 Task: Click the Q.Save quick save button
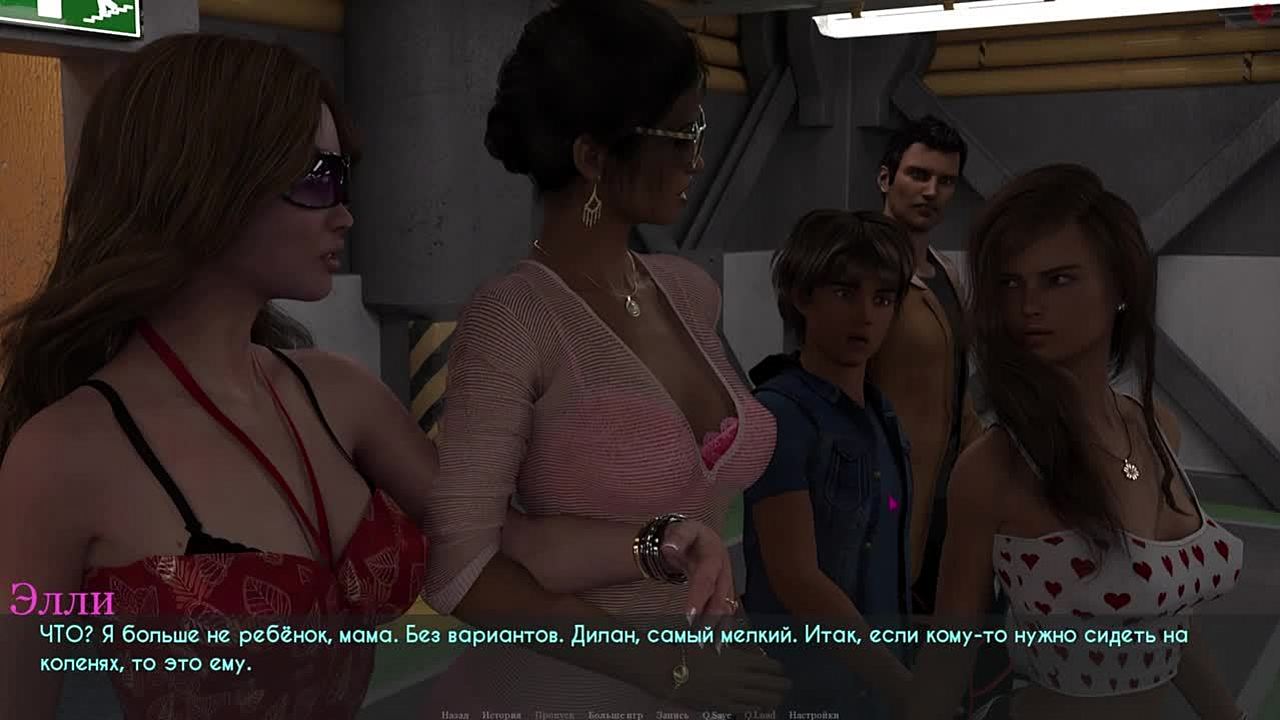pyautogui.click(x=716, y=715)
